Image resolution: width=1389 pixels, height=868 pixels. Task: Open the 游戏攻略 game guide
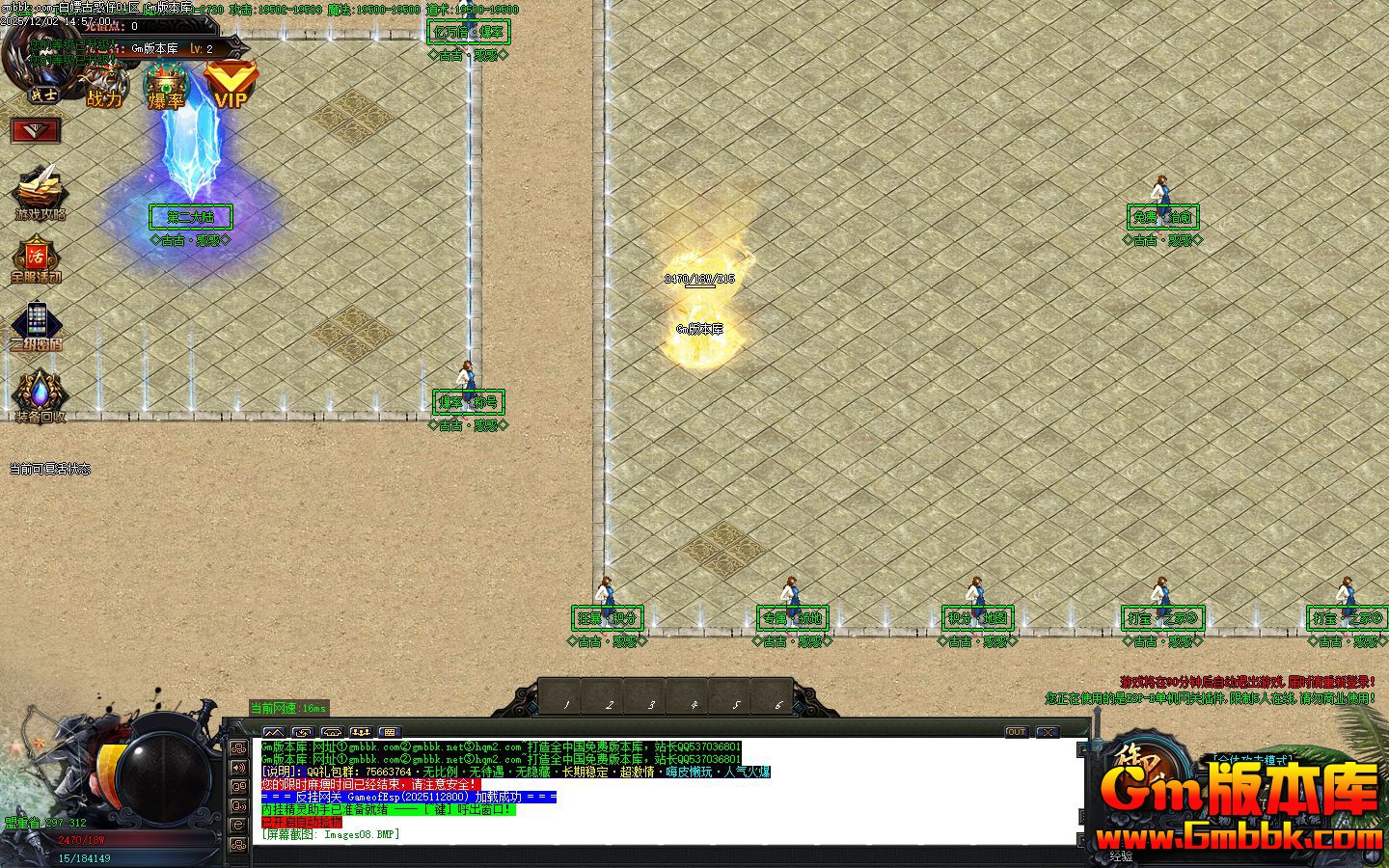coord(40,193)
